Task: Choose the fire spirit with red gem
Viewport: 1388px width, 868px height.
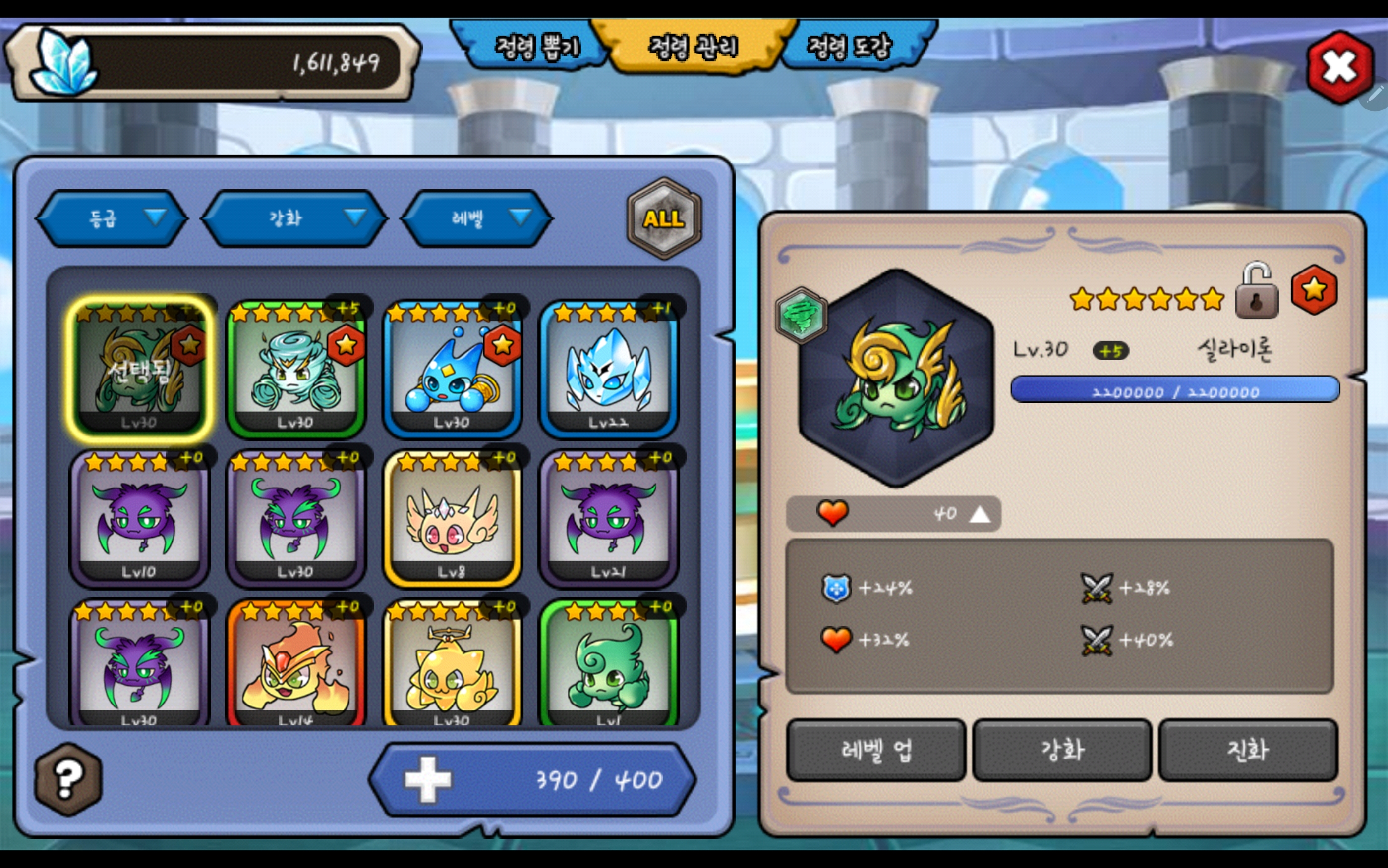Action: tap(295, 666)
